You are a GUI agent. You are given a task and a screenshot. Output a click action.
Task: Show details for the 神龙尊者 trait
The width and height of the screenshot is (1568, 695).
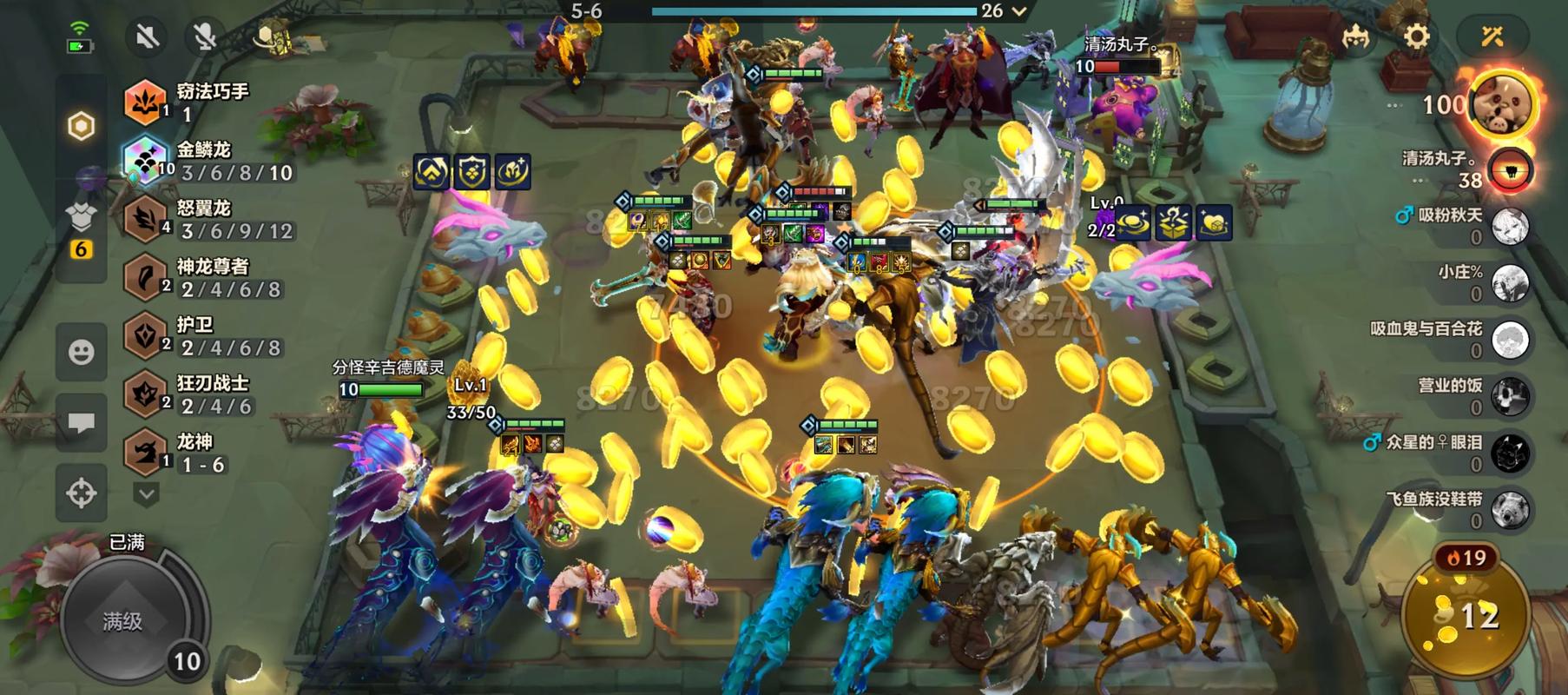click(208, 277)
